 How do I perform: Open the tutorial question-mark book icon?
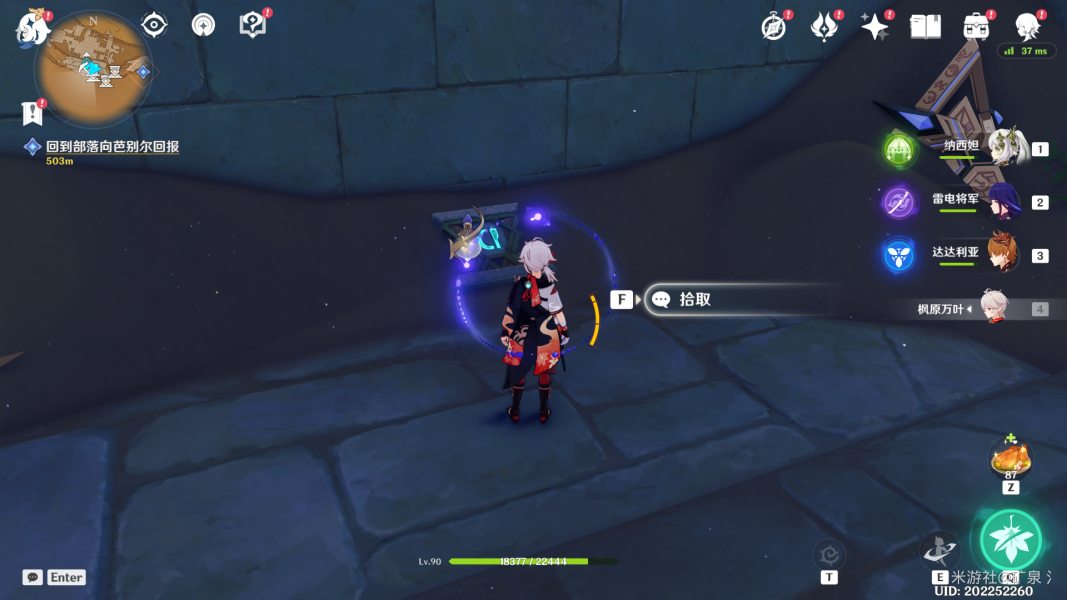click(253, 25)
